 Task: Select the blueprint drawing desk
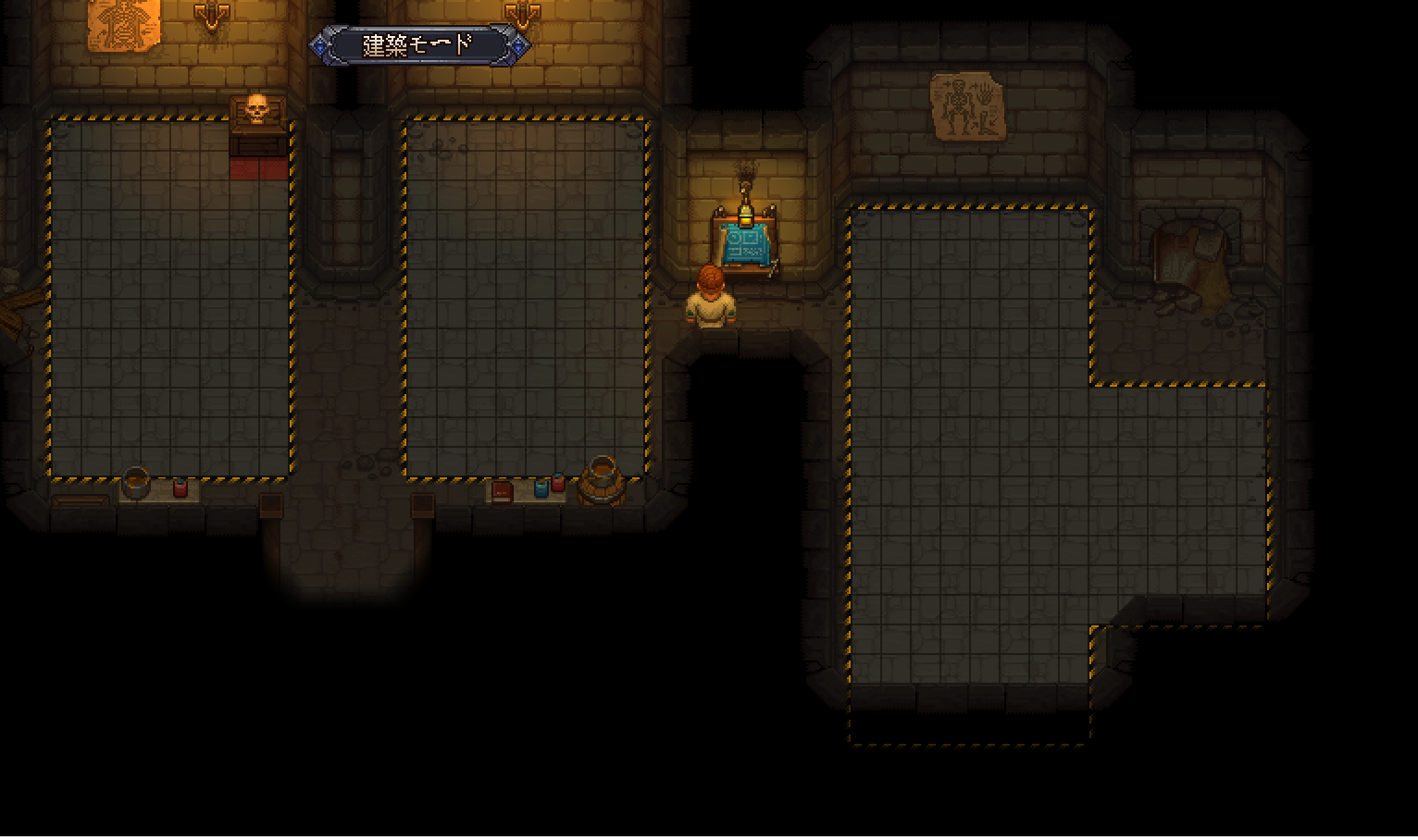pos(748,245)
